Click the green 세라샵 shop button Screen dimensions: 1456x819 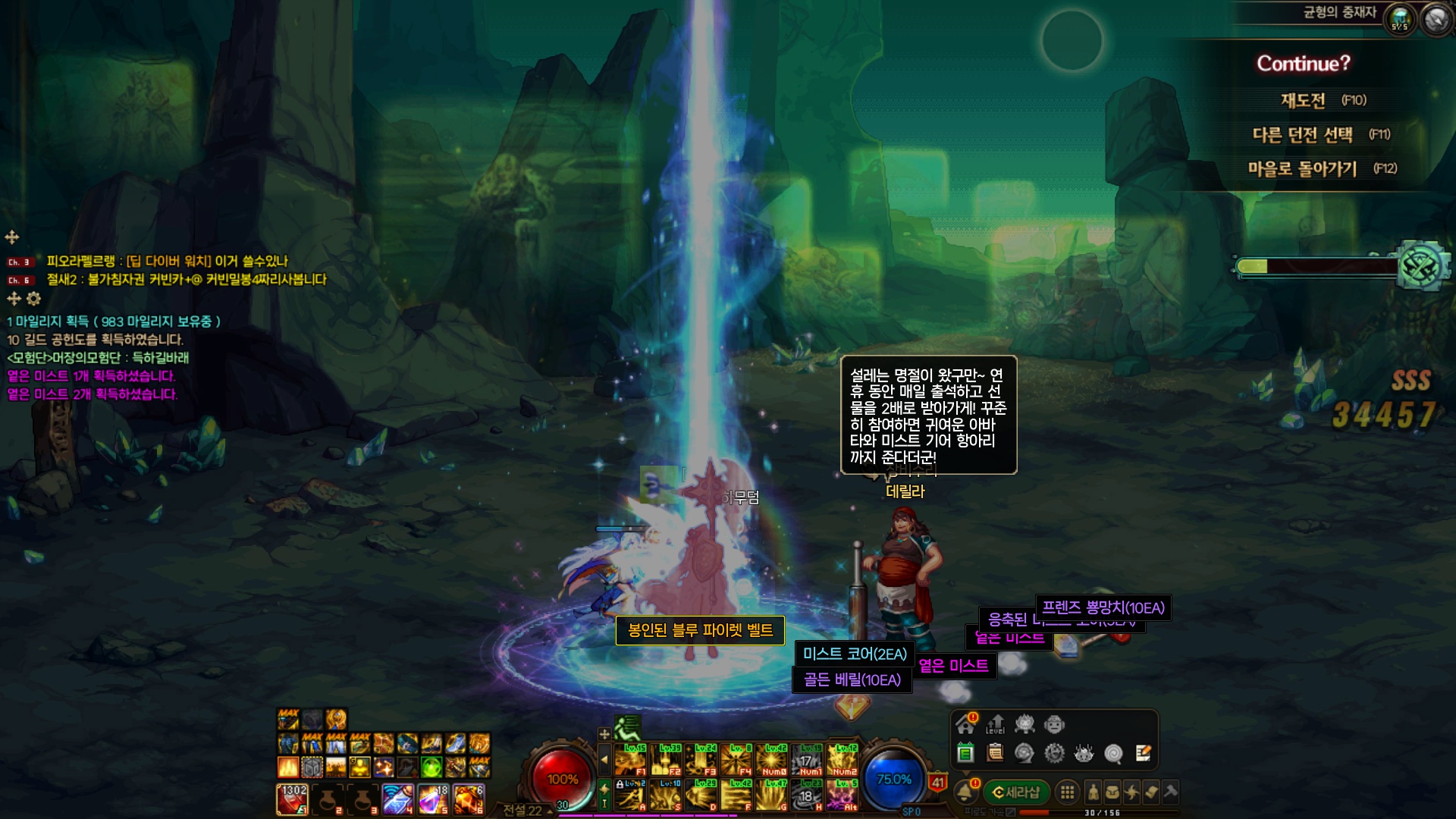click(1016, 792)
